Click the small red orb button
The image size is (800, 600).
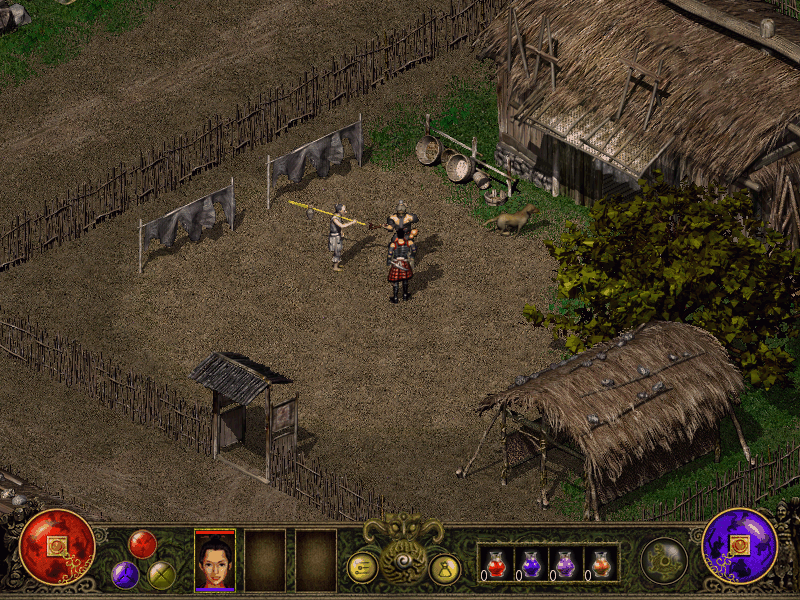coord(142,543)
